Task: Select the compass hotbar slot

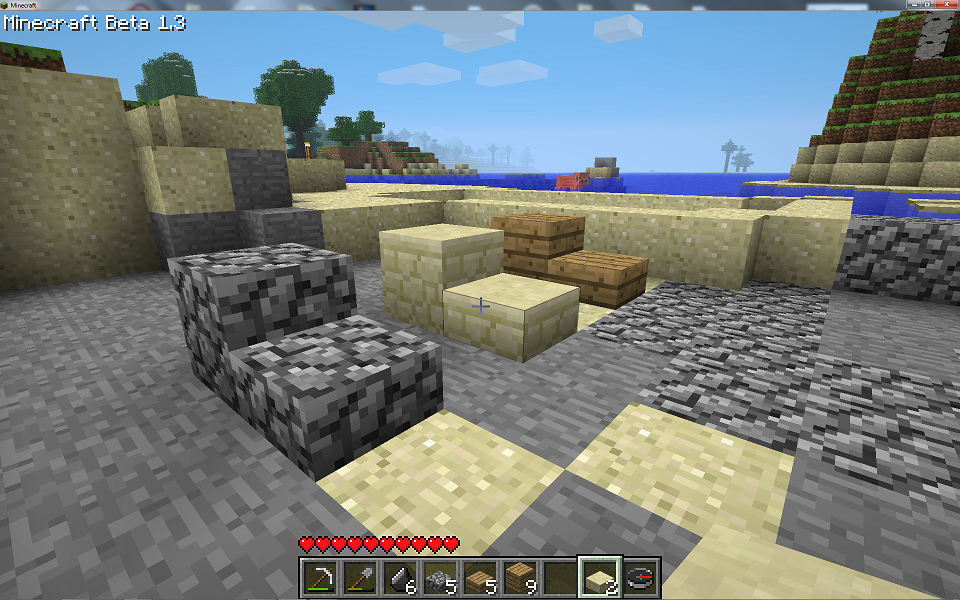Action: click(641, 577)
